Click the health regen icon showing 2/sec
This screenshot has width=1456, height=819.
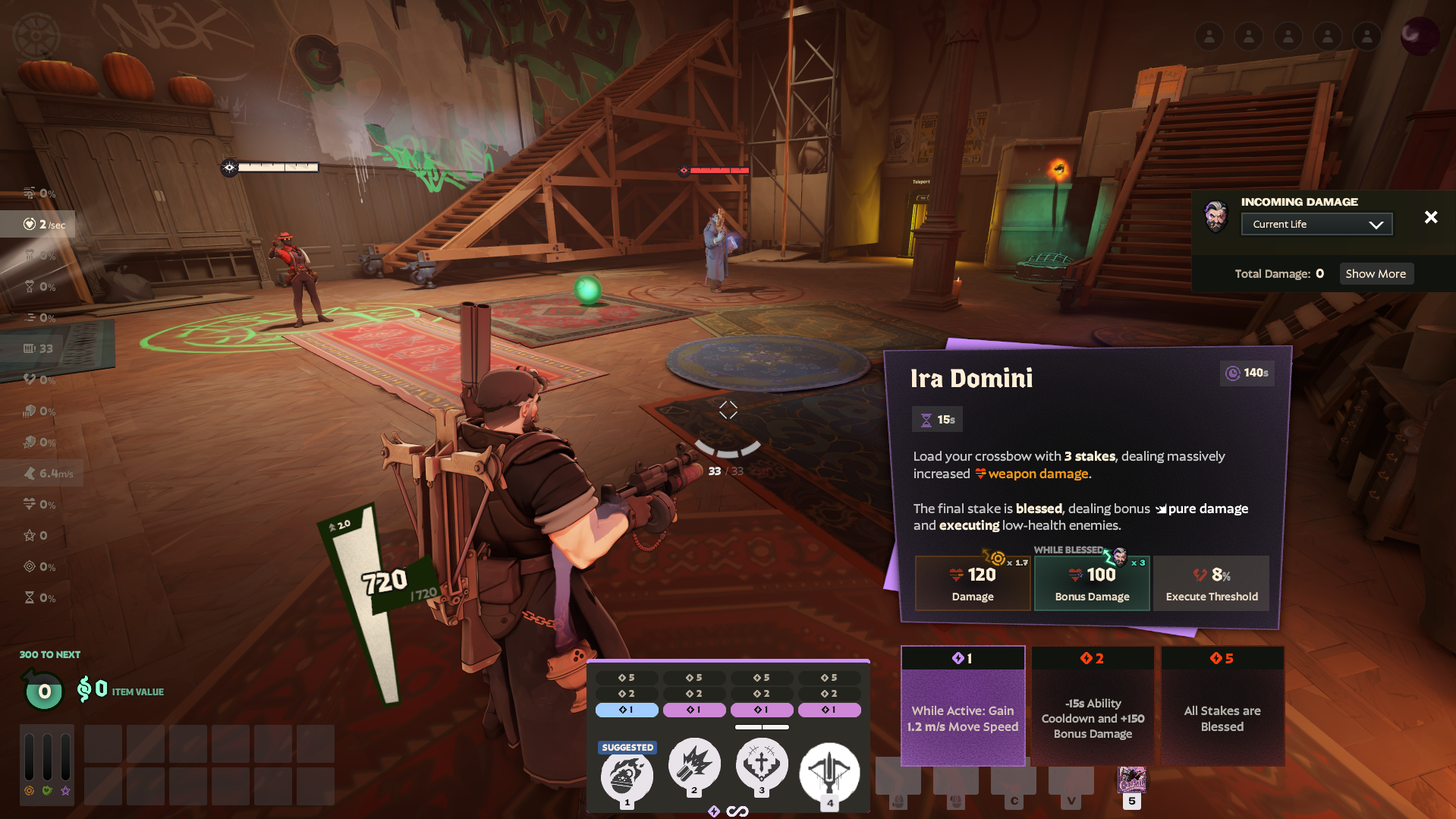click(28, 224)
